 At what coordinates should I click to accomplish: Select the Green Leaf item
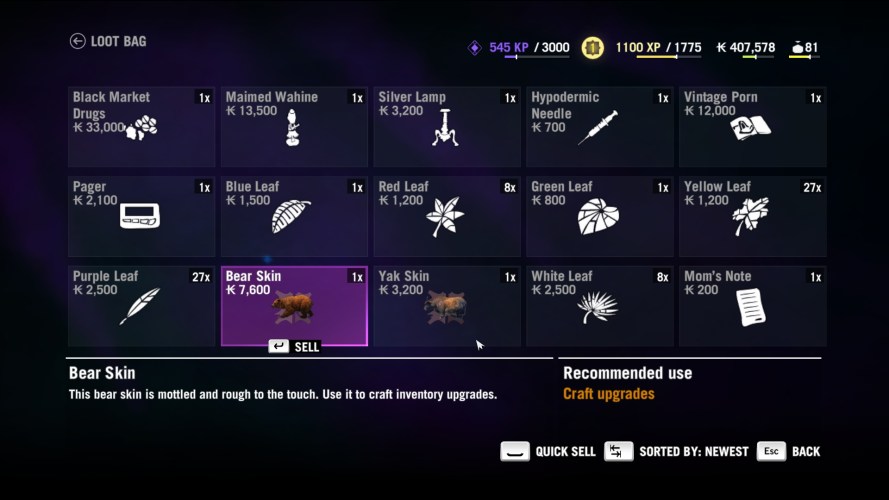coord(599,216)
